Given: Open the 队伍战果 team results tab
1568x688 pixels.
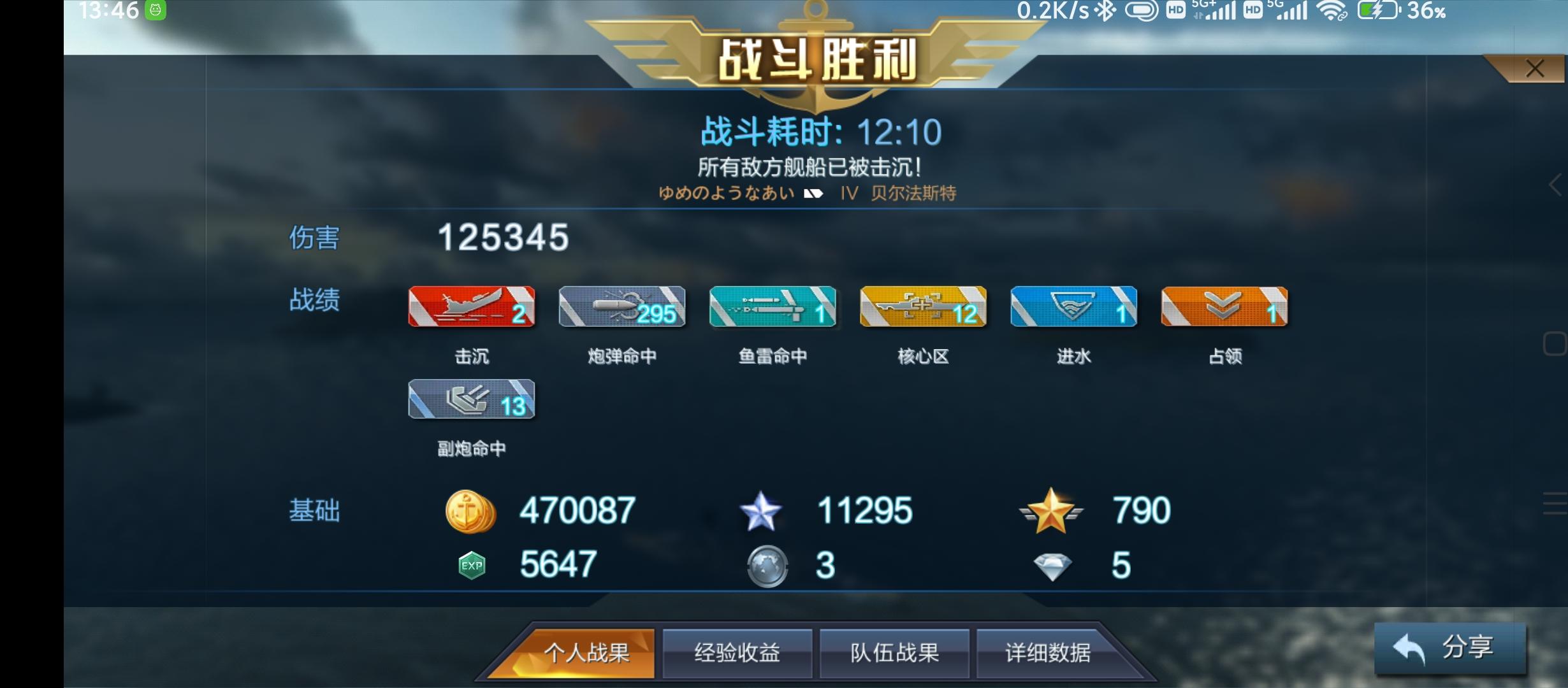Looking at the screenshot, I should pyautogui.click(x=895, y=652).
